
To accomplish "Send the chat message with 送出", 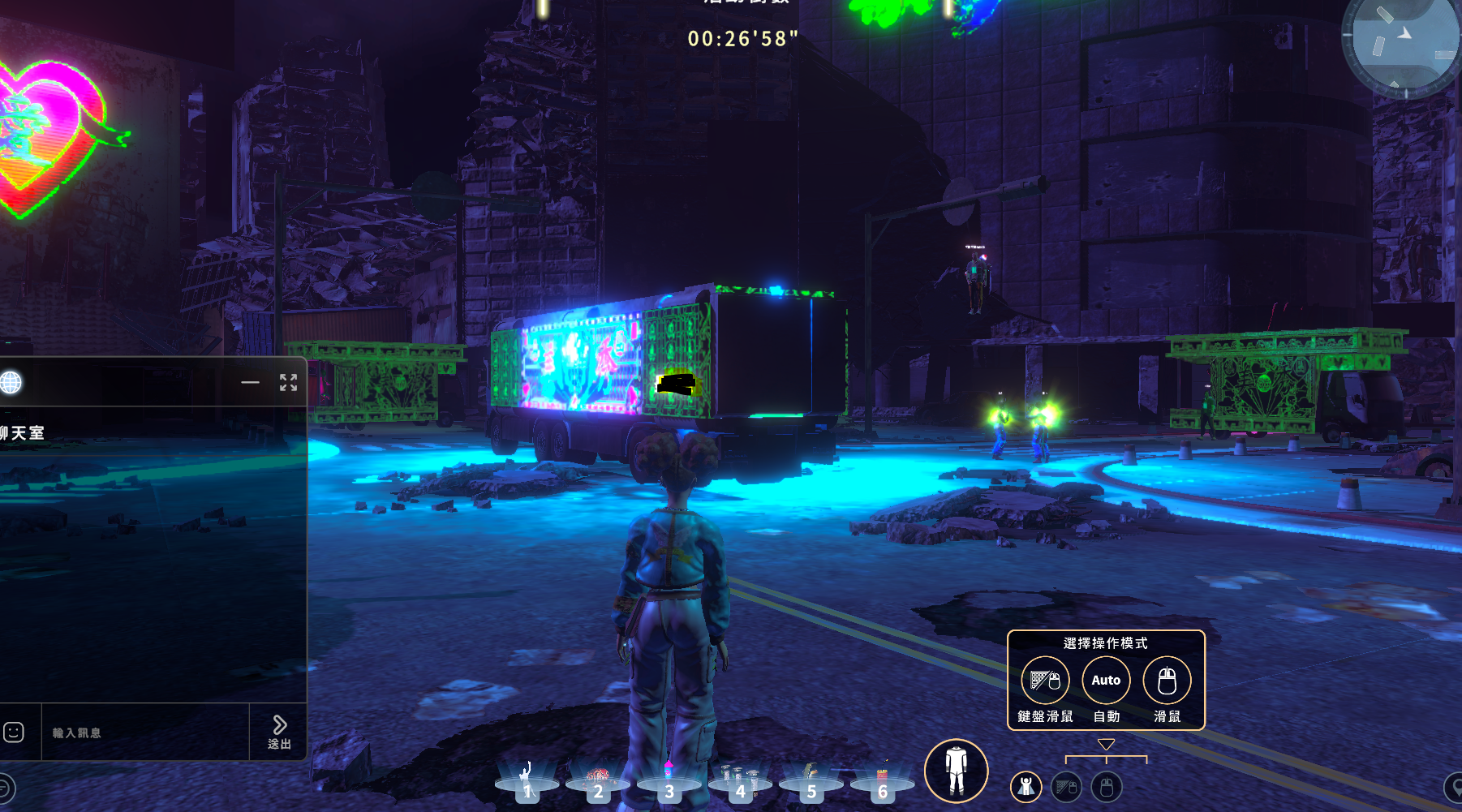I will tap(279, 732).
